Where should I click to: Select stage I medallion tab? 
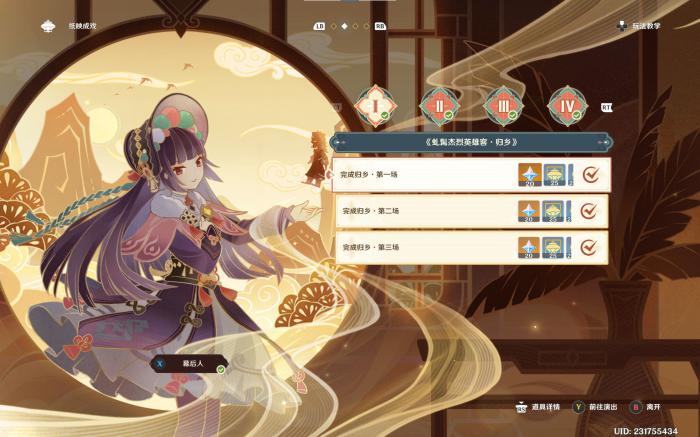[x=373, y=104]
